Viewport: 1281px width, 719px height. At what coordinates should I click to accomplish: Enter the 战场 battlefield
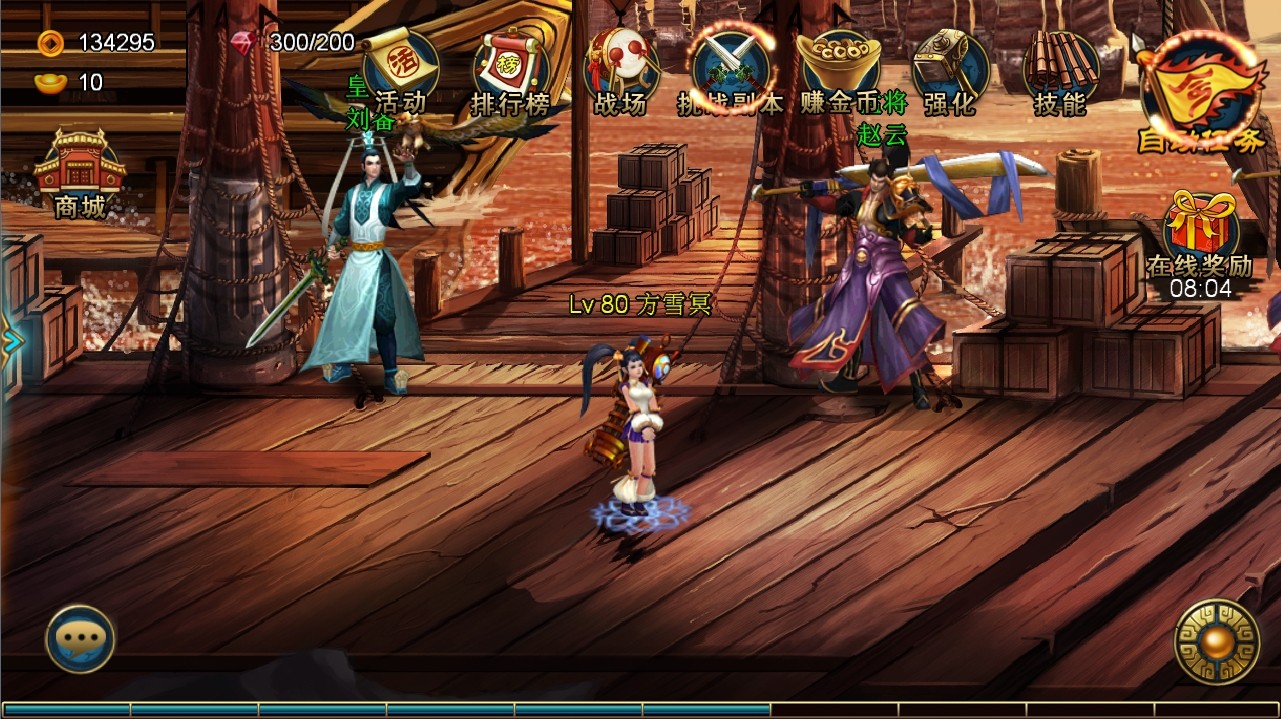coord(621,72)
